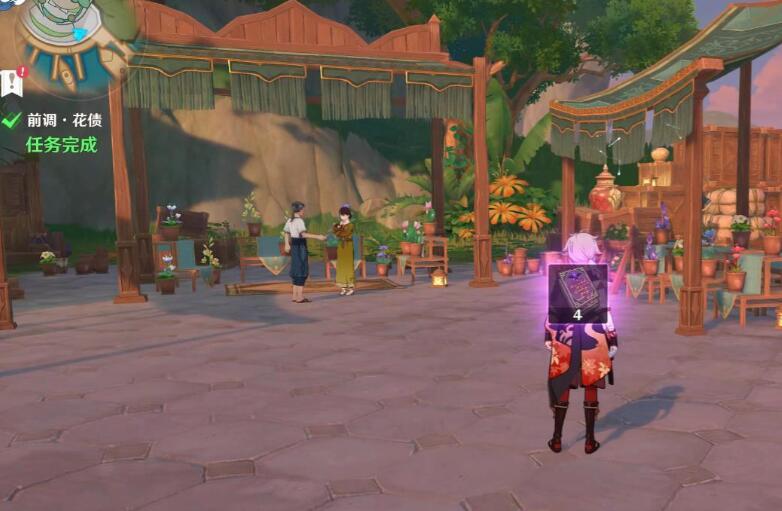Click the purple book reward item icon
Screen dimensions: 782x511
[x=577, y=287]
